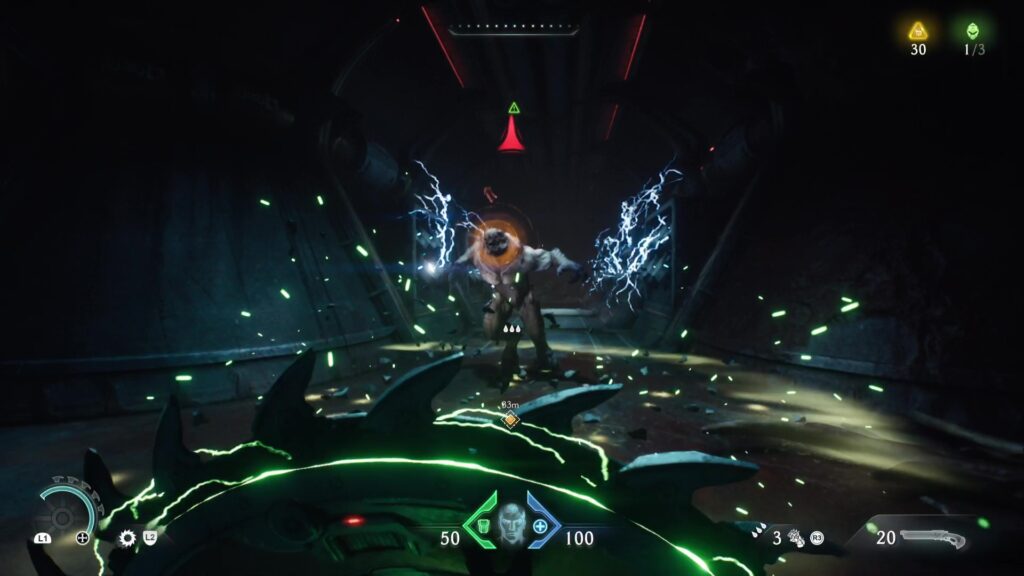Image resolution: width=1024 pixels, height=576 pixels.
Task: Select the character portrait in center HUD
Action: [x=510, y=522]
